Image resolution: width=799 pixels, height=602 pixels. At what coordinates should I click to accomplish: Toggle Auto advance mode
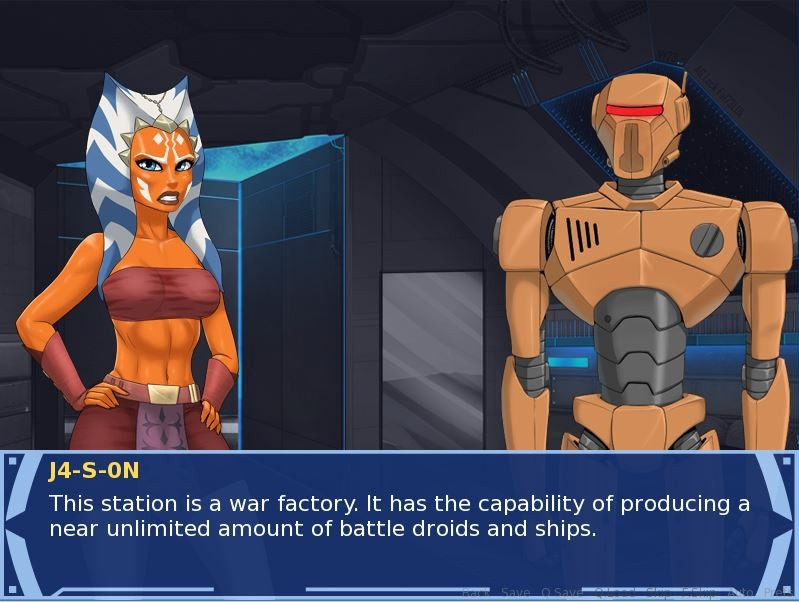tap(741, 593)
